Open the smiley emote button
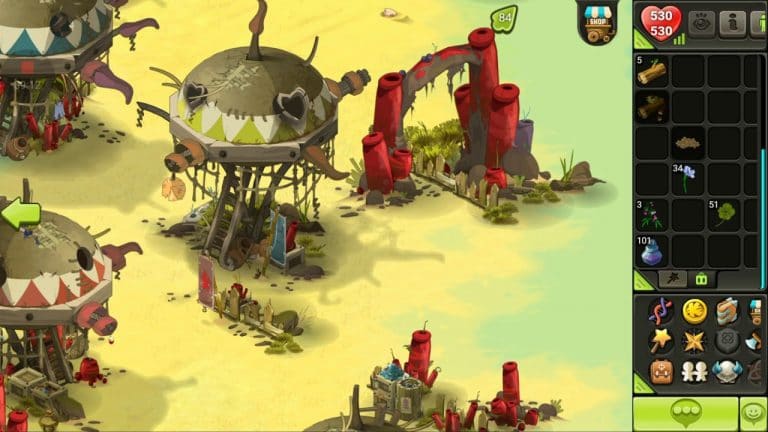768x432 pixels. point(752,412)
